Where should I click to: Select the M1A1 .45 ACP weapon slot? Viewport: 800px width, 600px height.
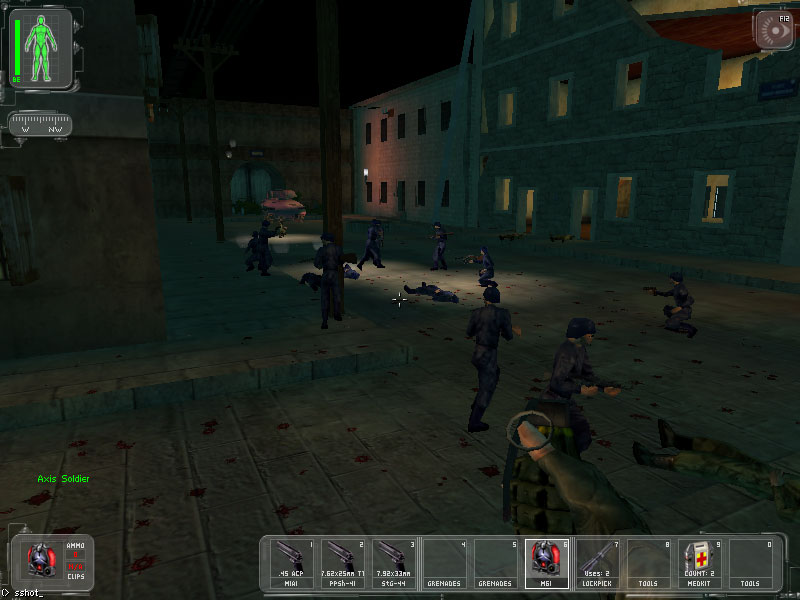294,563
